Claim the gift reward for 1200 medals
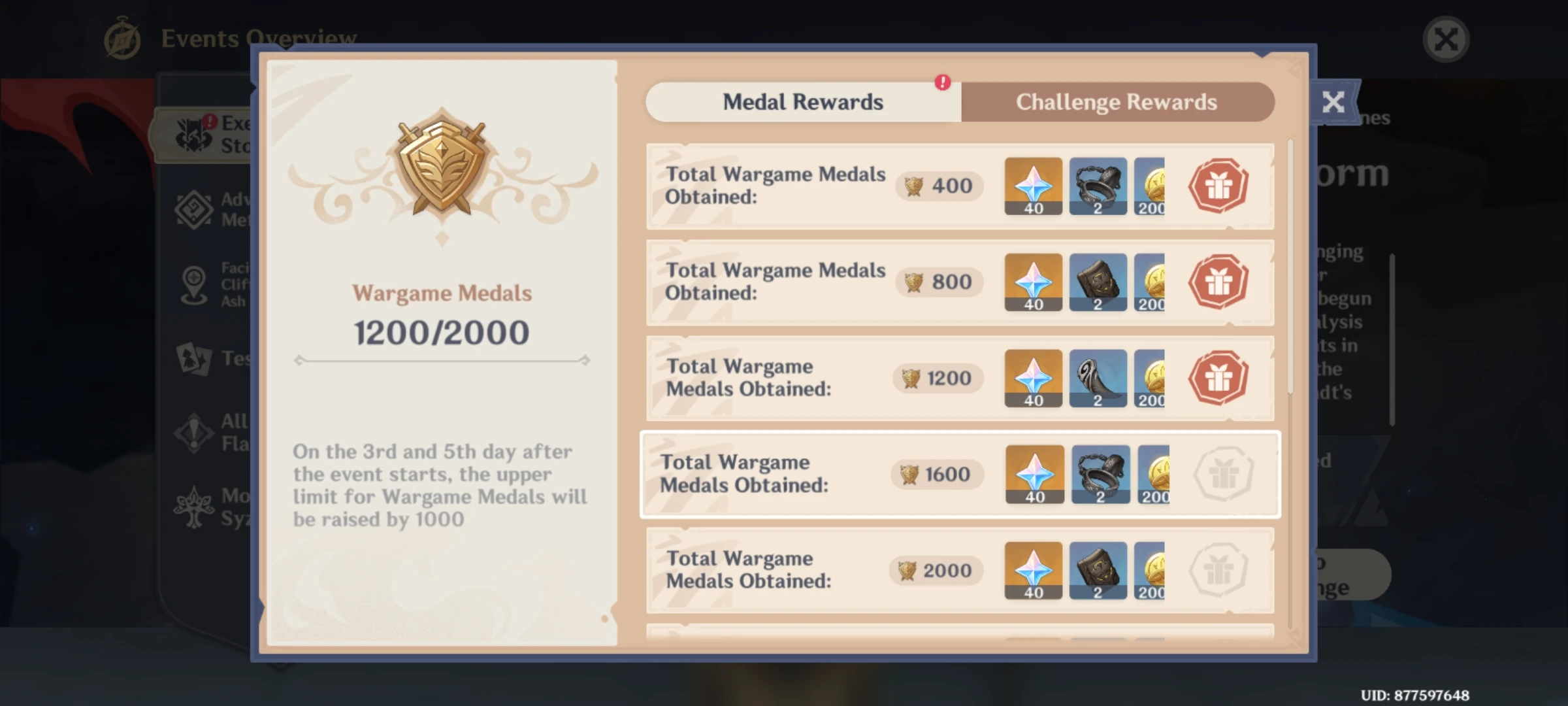 point(1218,378)
